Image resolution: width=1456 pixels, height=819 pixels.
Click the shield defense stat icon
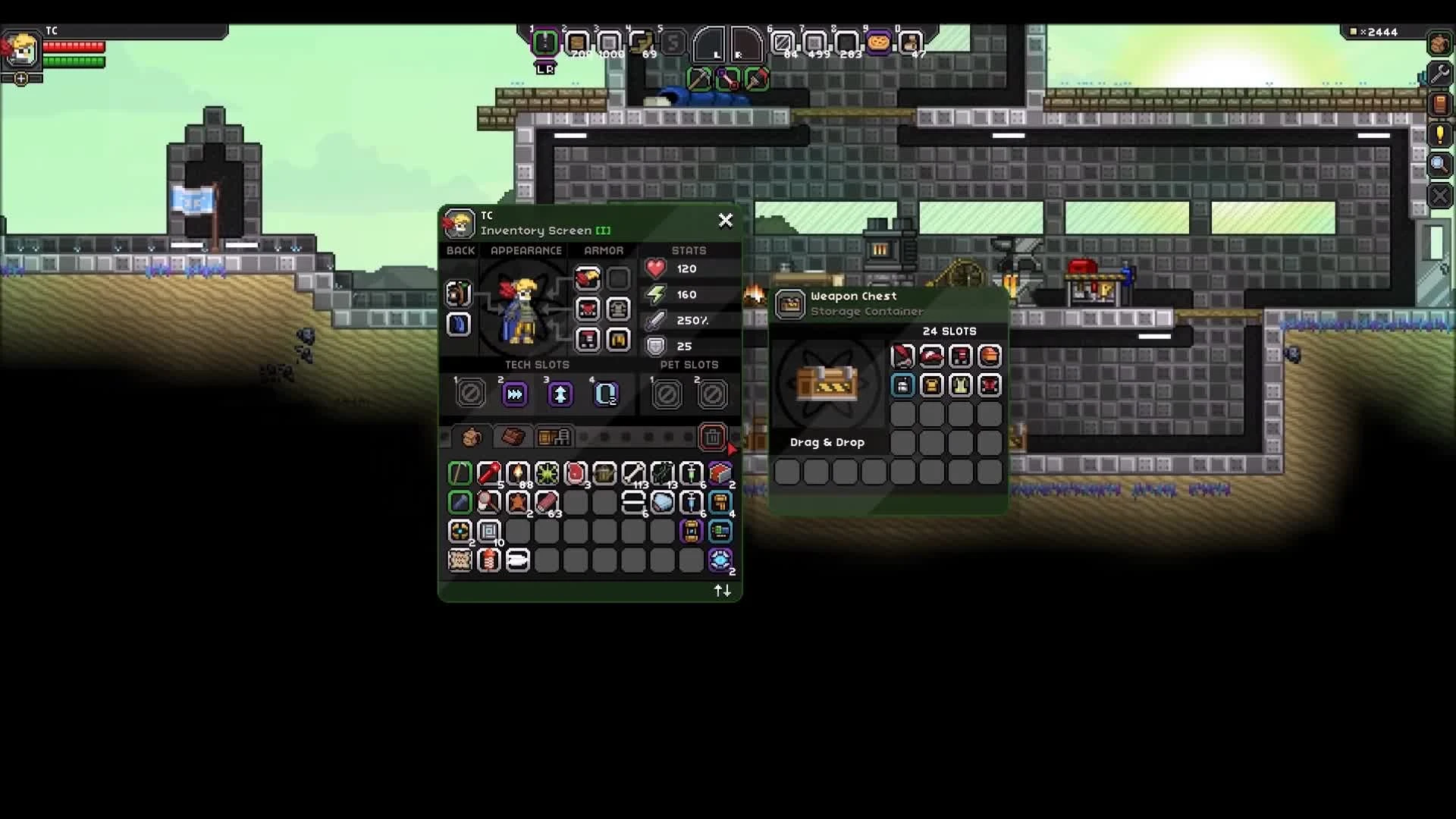654,346
